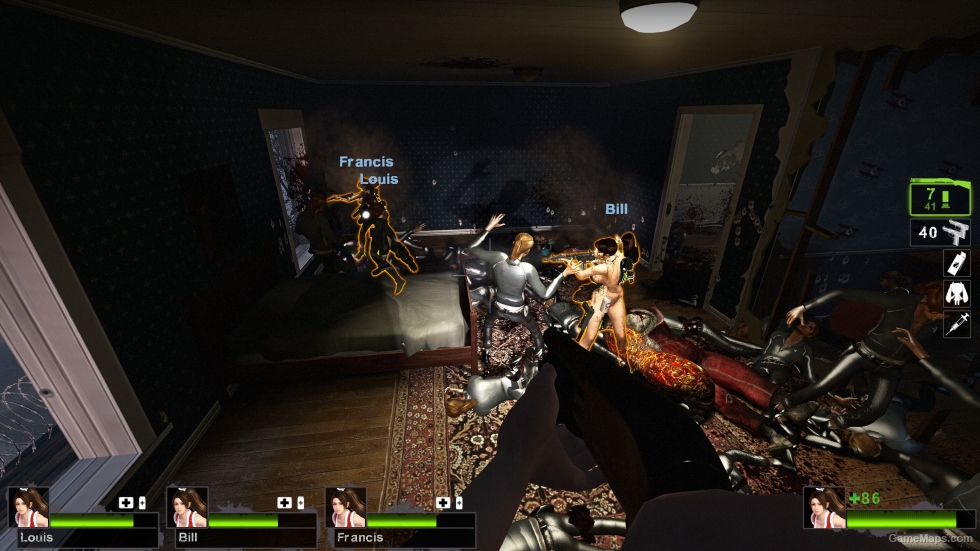
Task: Select the adrenaline syringe slot
Action: (956, 324)
